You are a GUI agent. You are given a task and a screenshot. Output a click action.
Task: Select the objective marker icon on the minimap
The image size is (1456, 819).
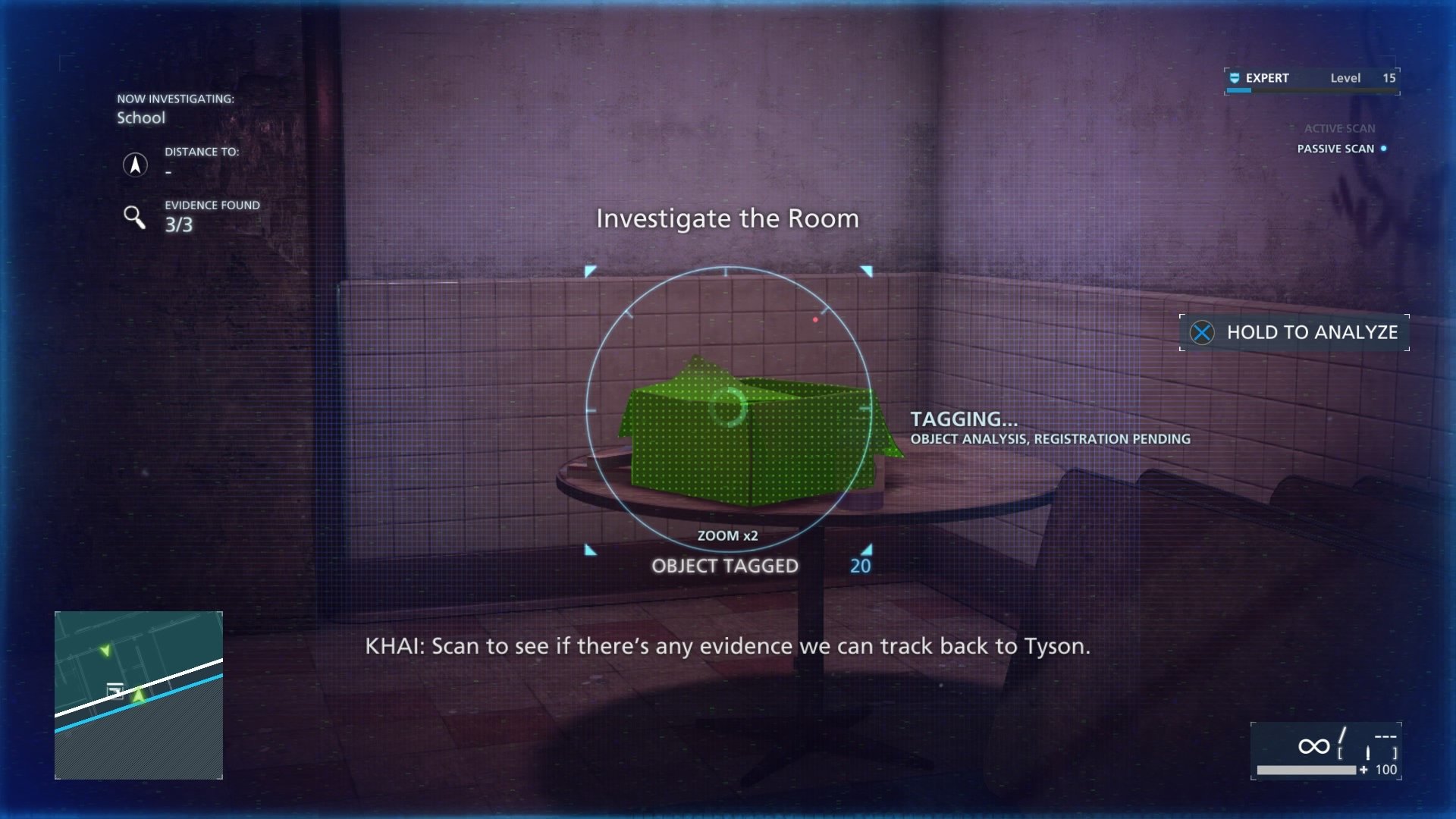(x=115, y=691)
